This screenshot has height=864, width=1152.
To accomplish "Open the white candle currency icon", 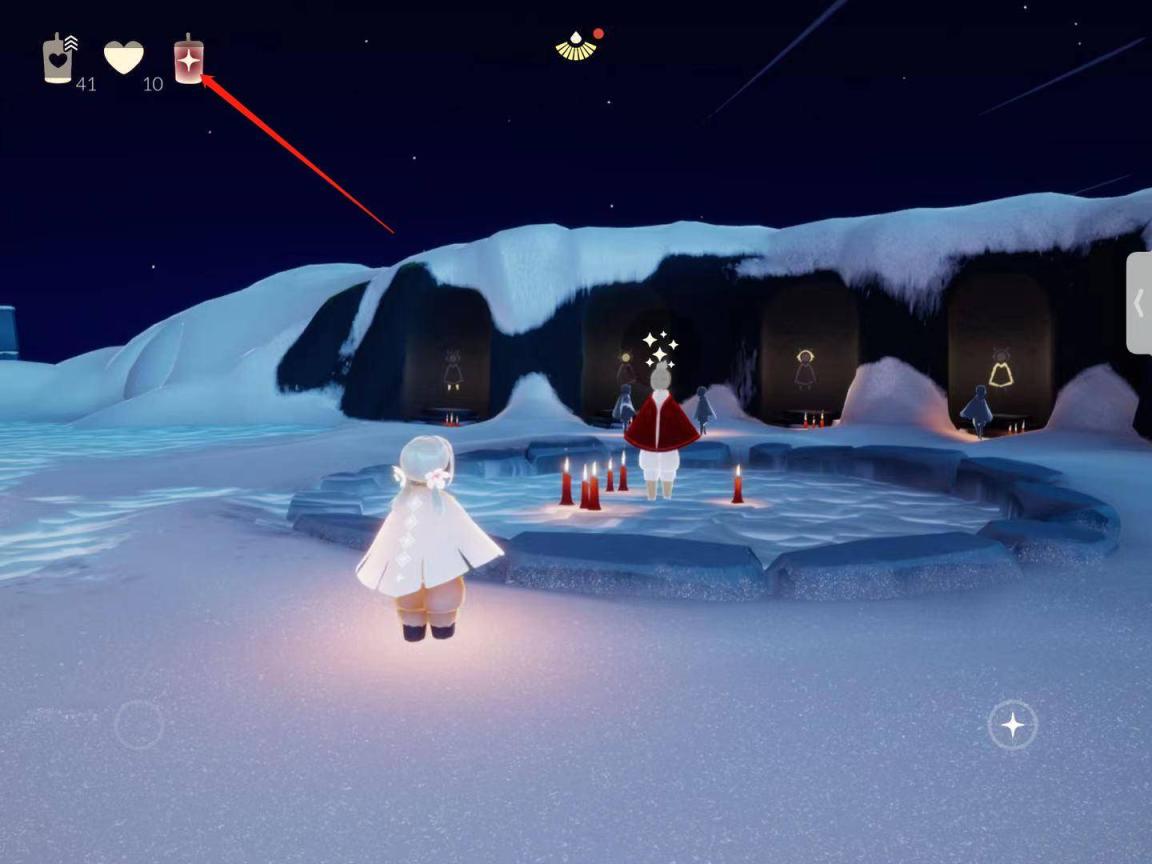I will tap(58, 59).
